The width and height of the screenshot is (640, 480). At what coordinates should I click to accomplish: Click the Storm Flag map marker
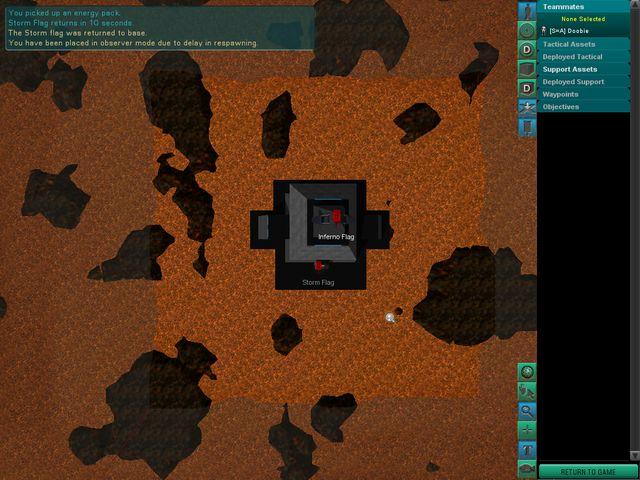coord(319,266)
